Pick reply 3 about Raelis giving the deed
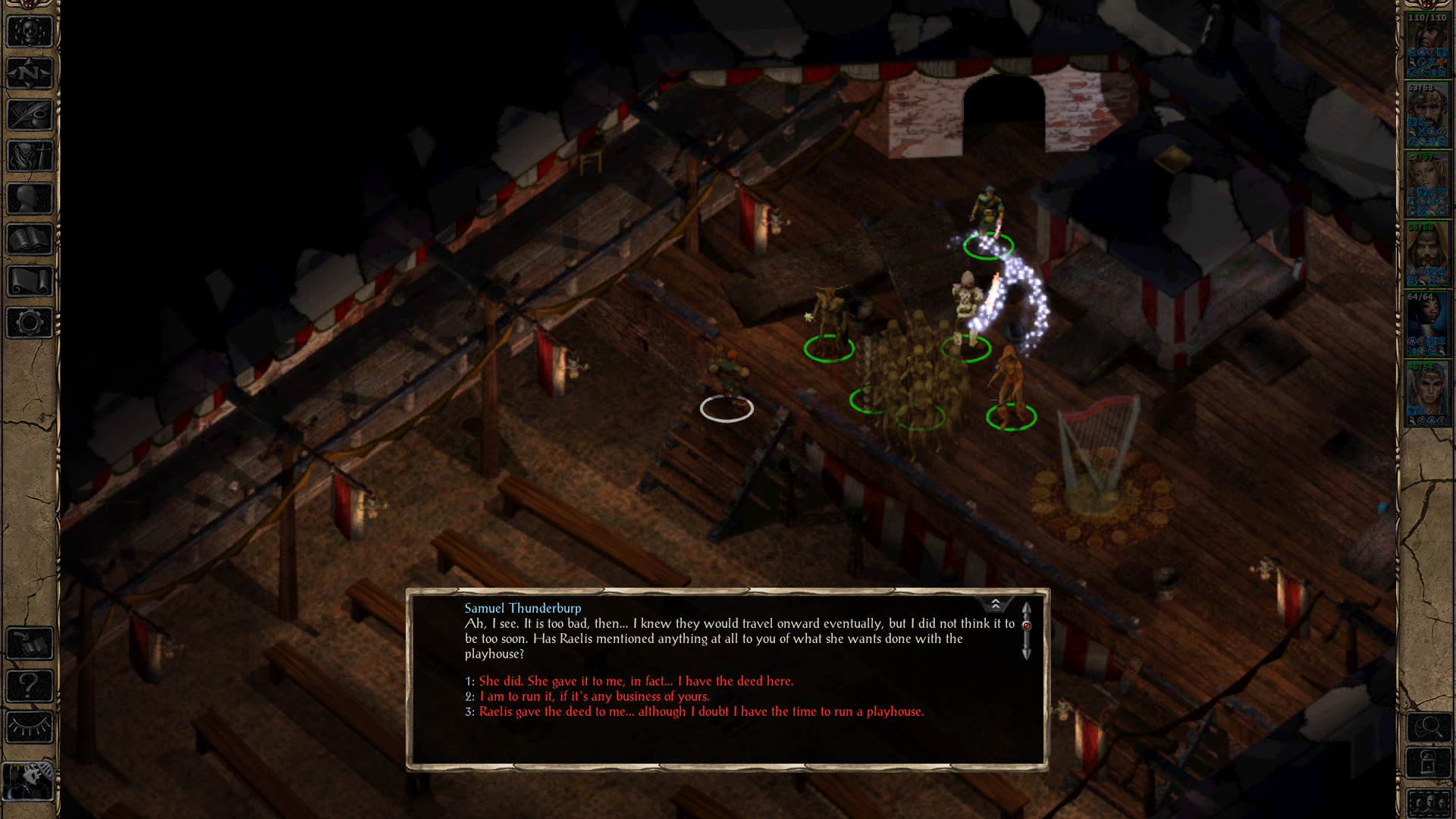 pos(701,711)
